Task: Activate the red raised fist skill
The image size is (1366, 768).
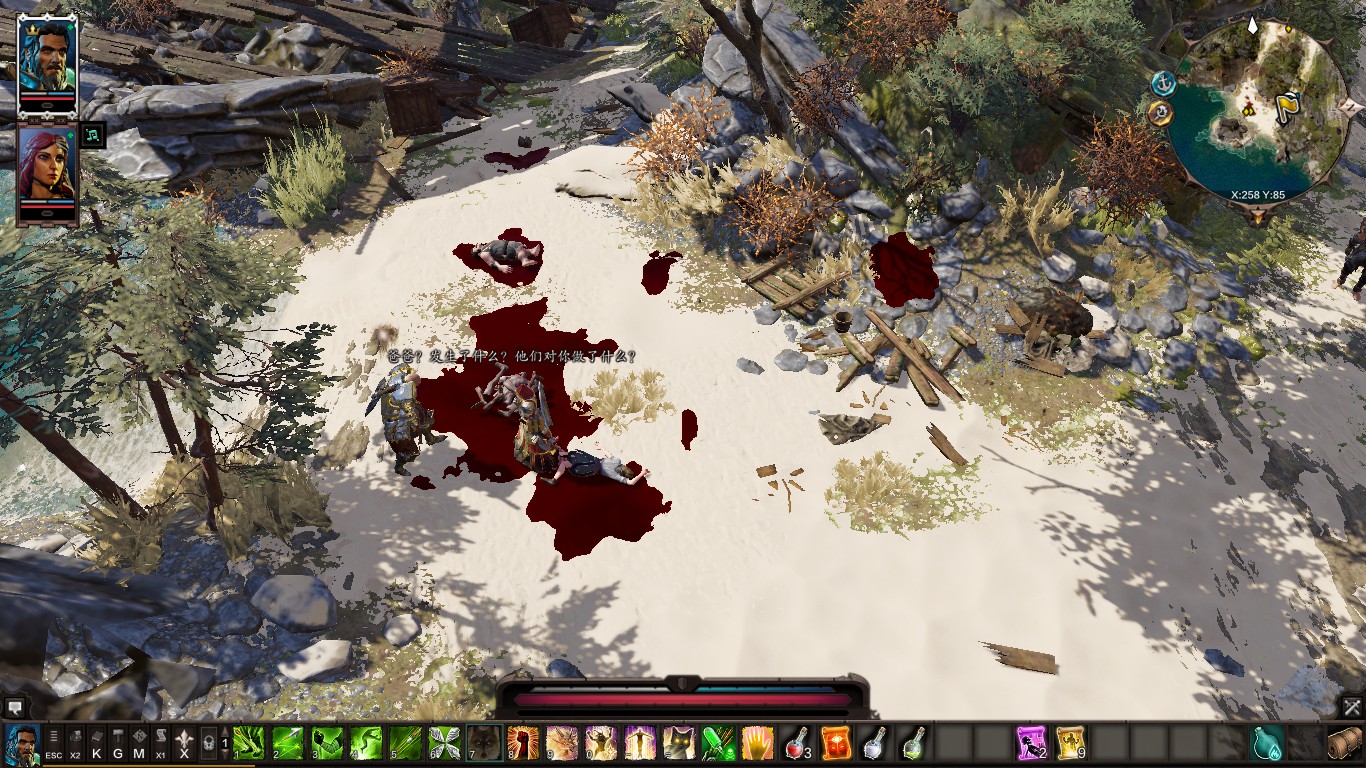Action: tap(523, 744)
